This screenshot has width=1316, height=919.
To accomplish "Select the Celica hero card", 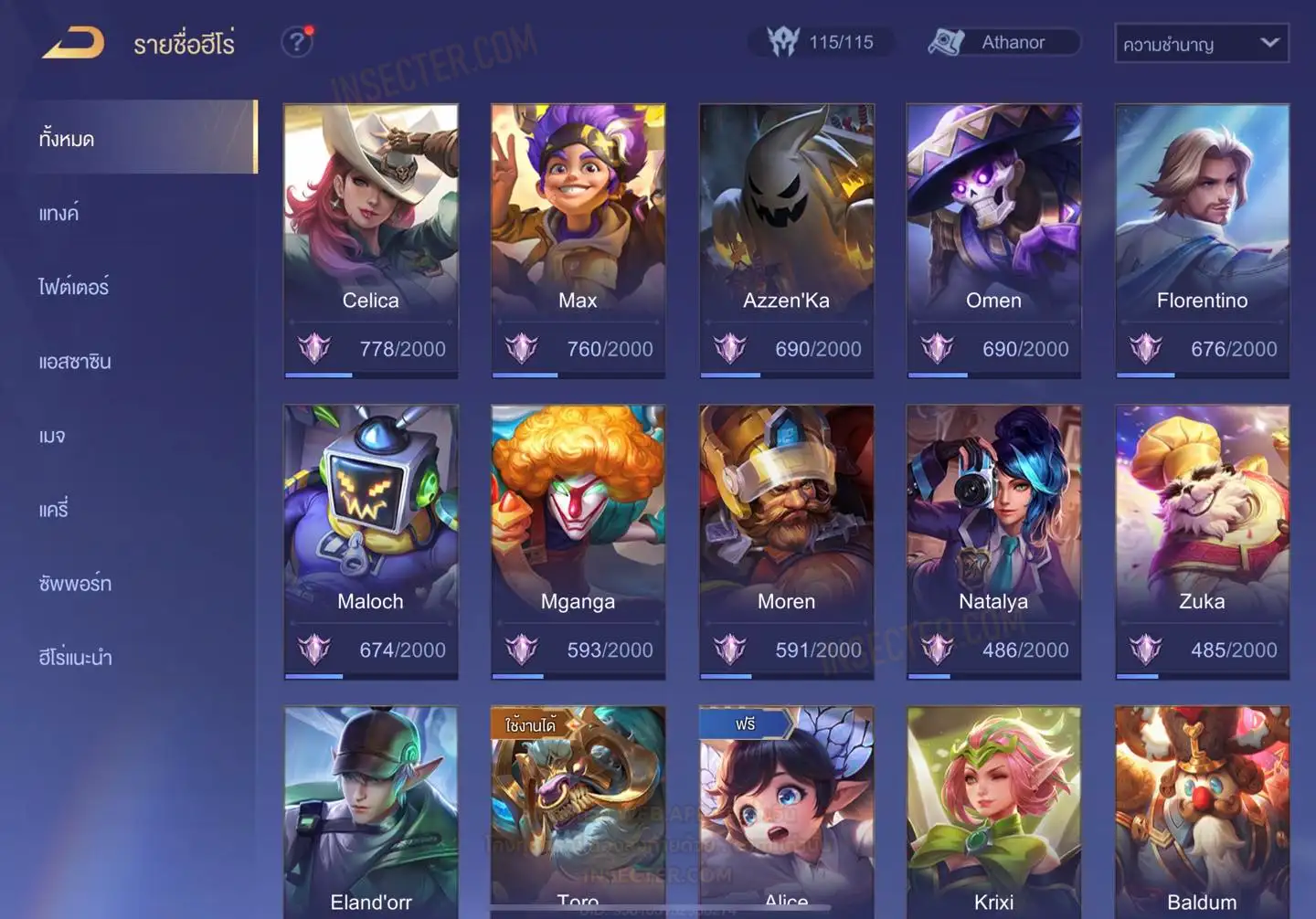I will tap(371, 239).
